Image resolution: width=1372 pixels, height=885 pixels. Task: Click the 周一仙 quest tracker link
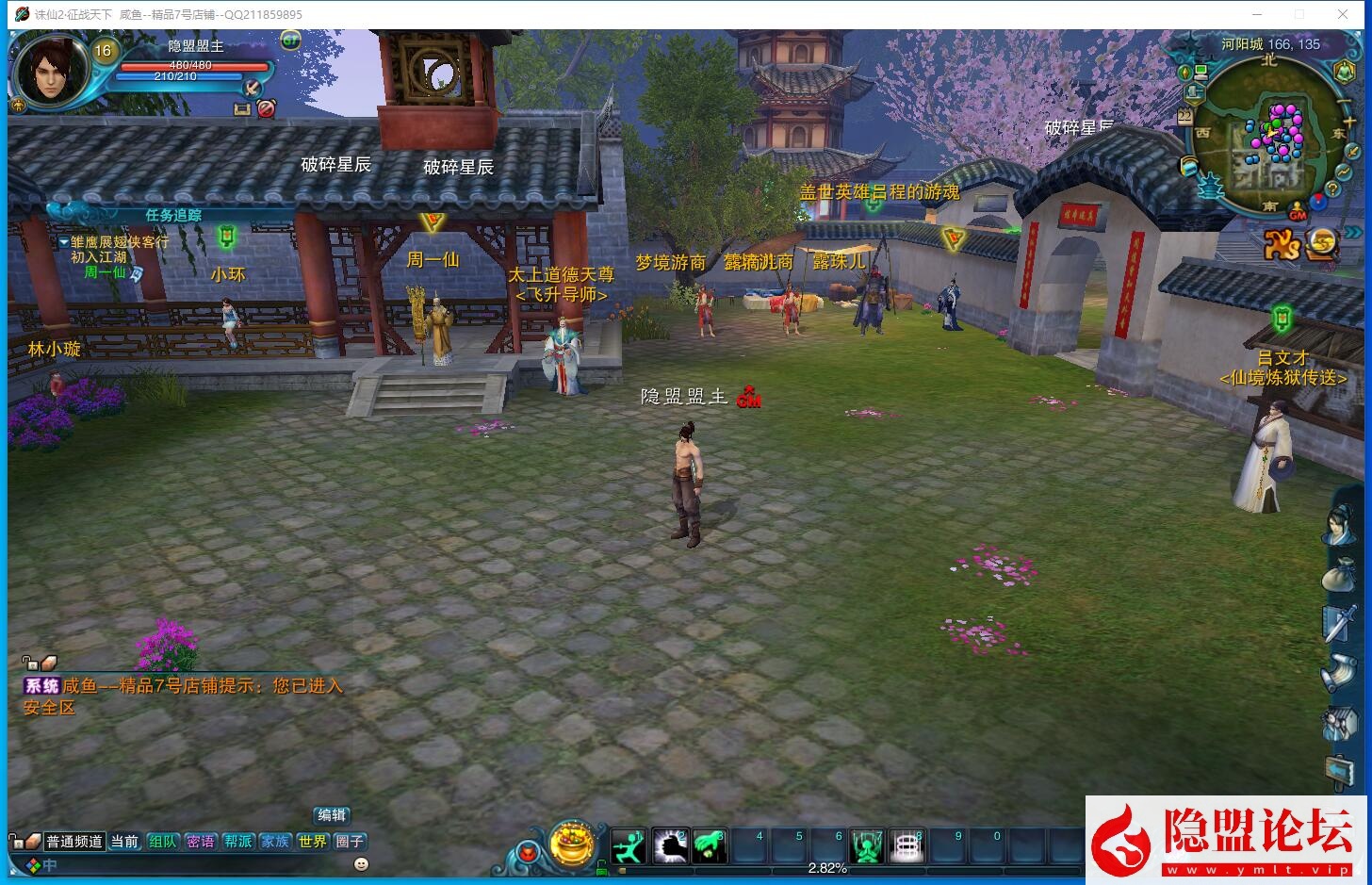(x=105, y=272)
